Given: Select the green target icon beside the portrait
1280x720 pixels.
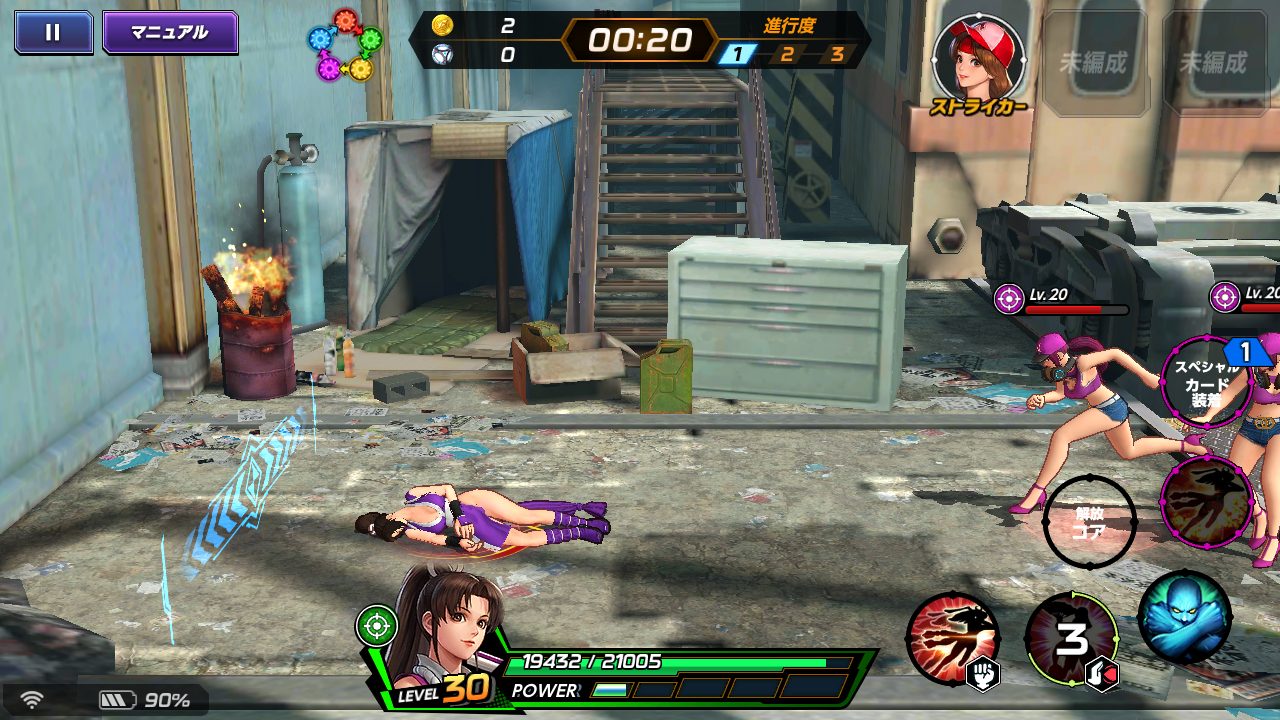Looking at the screenshot, I should pos(375,626).
